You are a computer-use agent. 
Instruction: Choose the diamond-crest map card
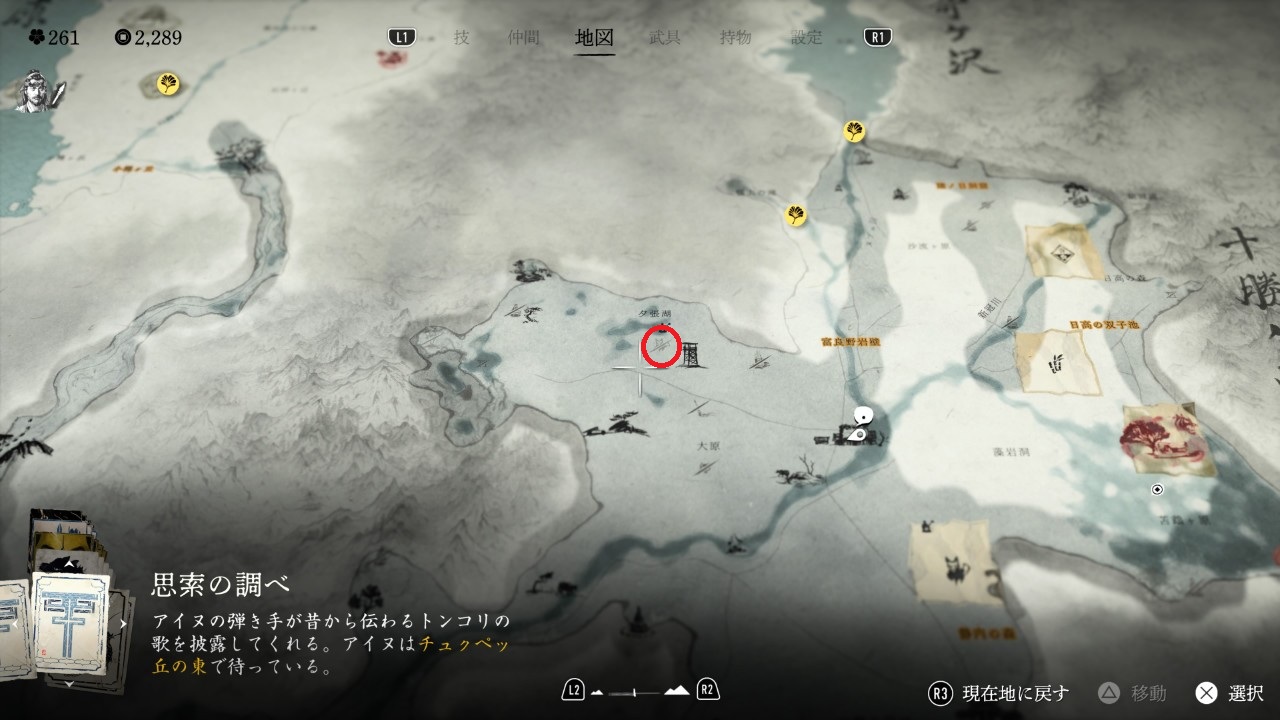coord(1063,251)
